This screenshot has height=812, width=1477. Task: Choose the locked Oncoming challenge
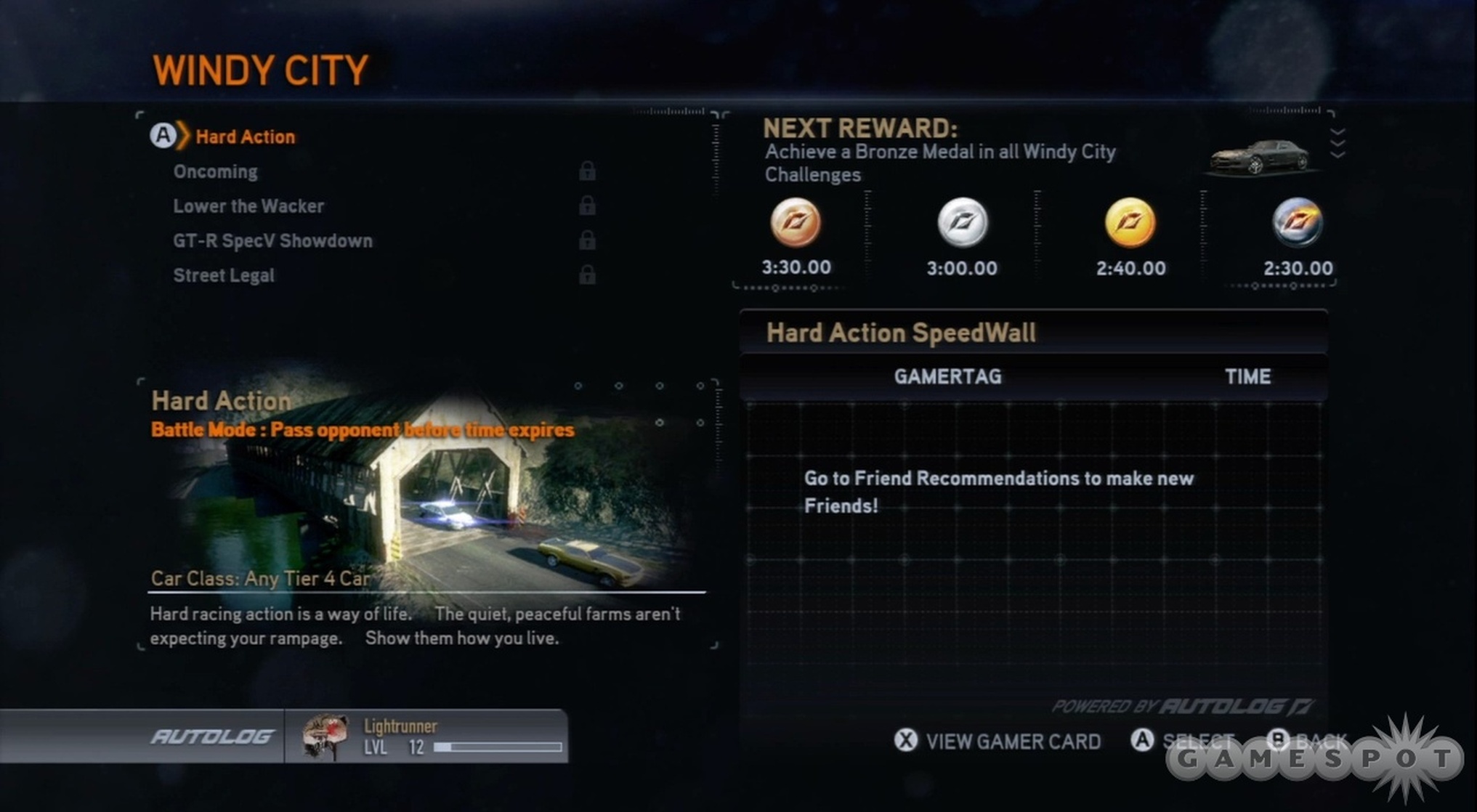(x=215, y=171)
